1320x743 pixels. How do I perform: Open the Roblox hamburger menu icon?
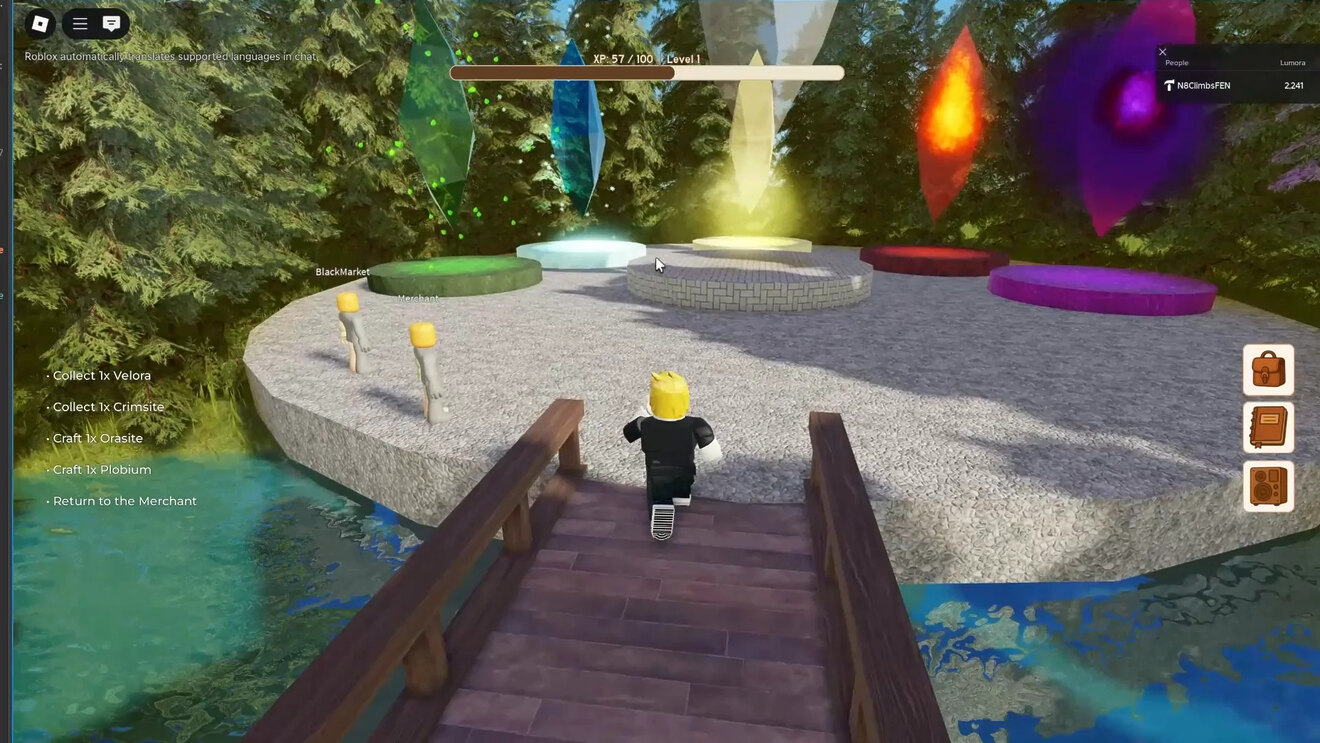[78, 21]
